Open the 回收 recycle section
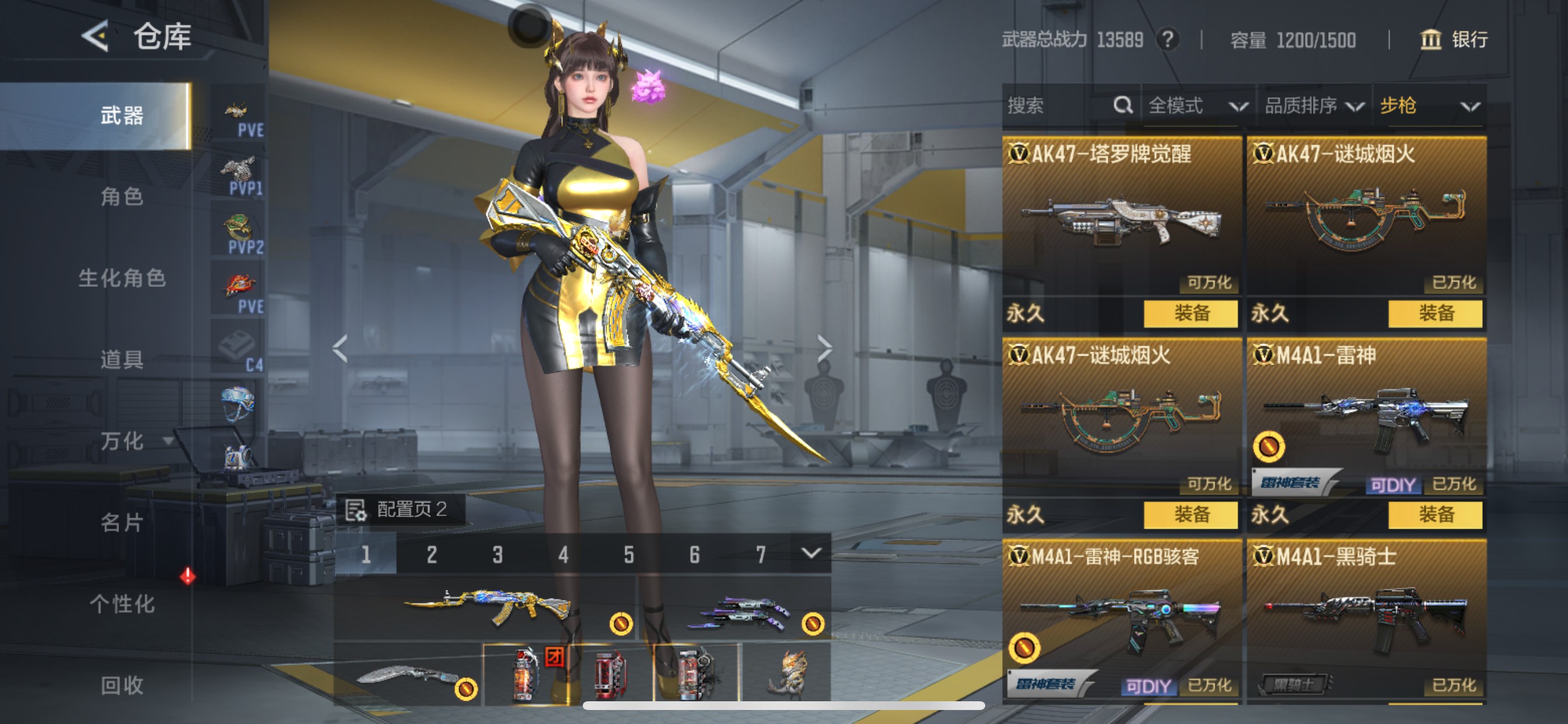Image resolution: width=1568 pixels, height=724 pixels. [x=122, y=686]
